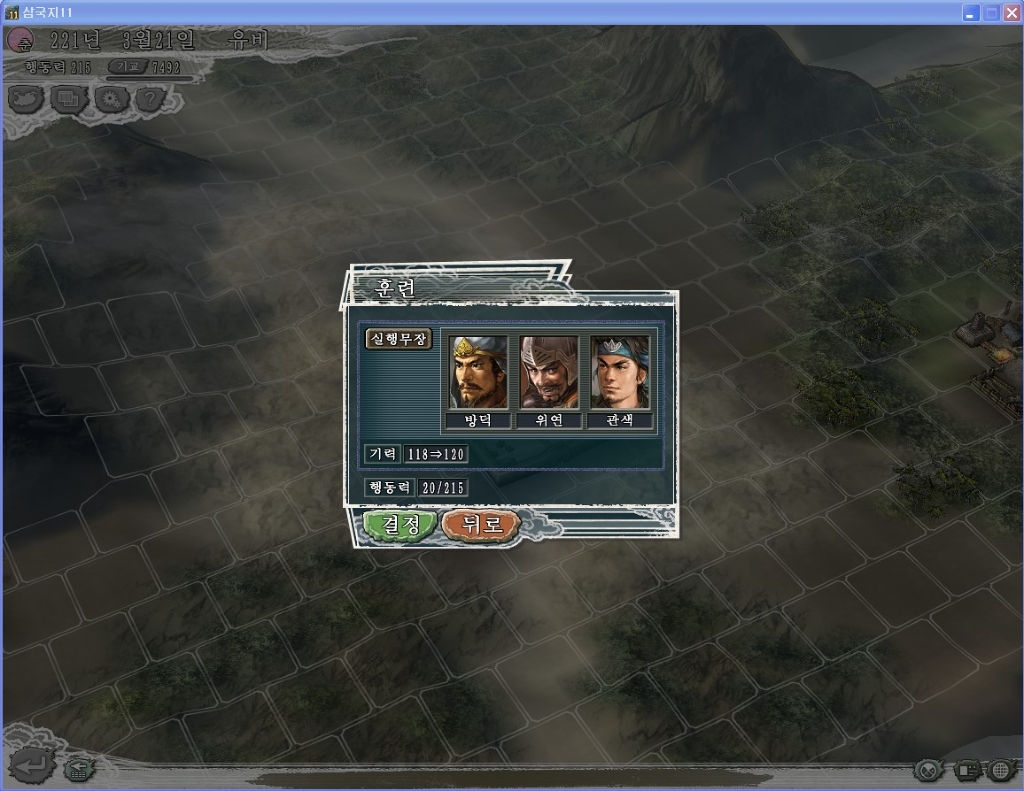Click the return arrow icon at bottom left
This screenshot has height=791, width=1024.
32,765
